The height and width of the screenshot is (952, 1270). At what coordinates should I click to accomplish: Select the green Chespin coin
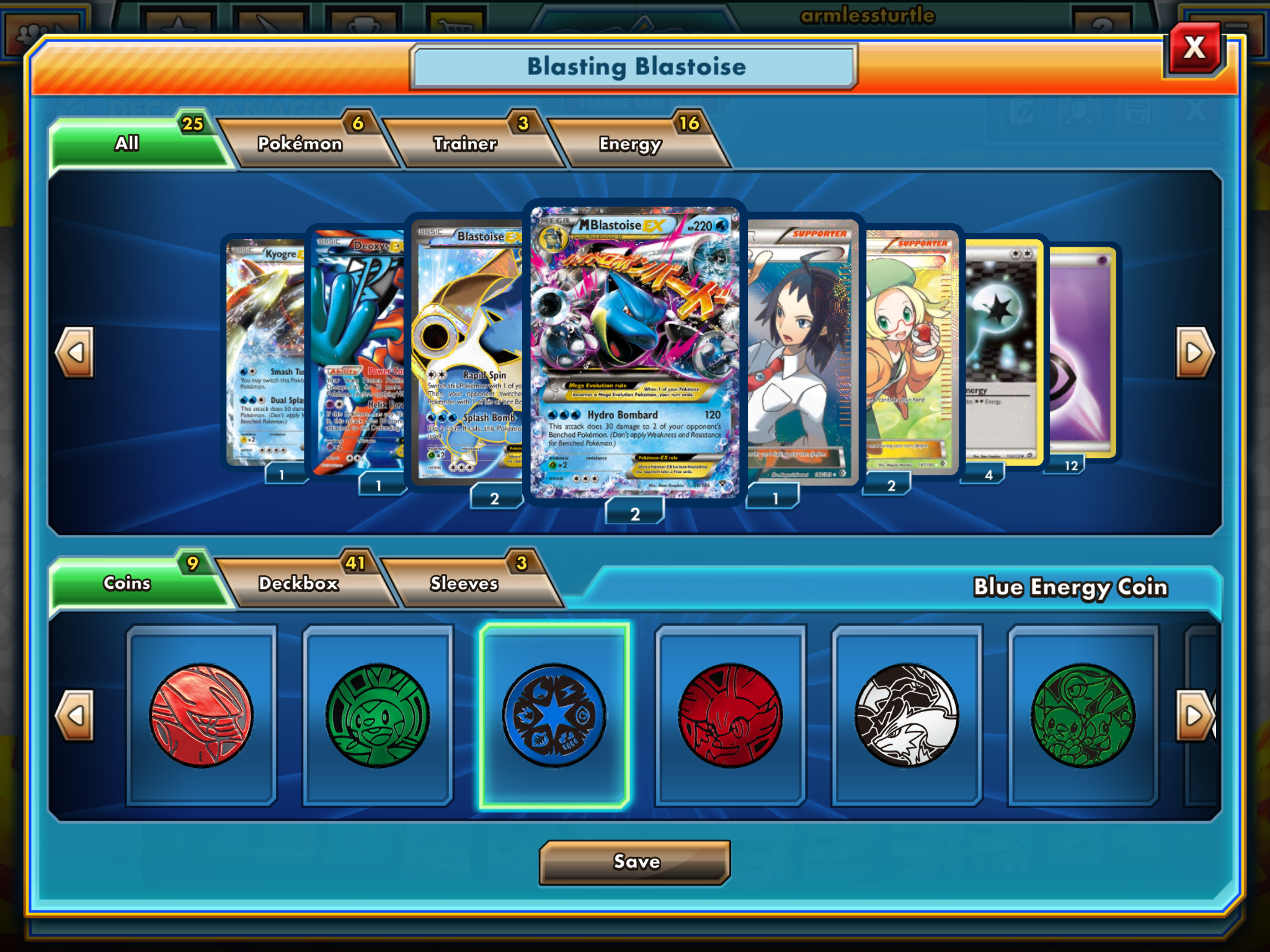[378, 716]
